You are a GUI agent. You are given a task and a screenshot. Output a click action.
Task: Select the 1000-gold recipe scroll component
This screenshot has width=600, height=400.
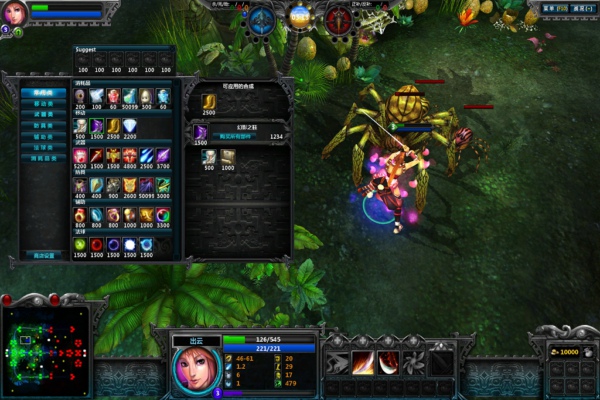pyautogui.click(x=228, y=156)
